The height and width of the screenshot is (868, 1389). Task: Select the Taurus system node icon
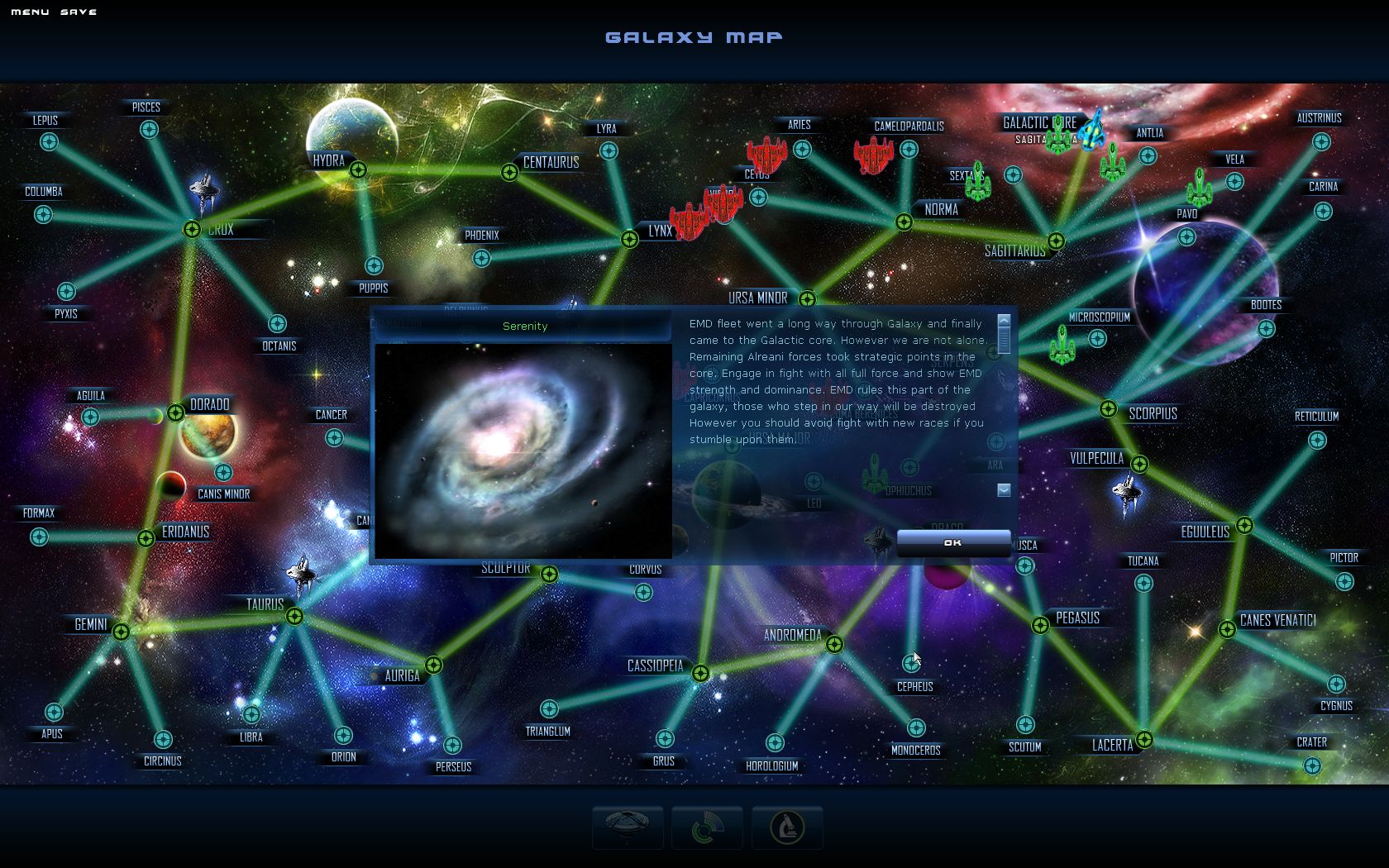tap(296, 615)
